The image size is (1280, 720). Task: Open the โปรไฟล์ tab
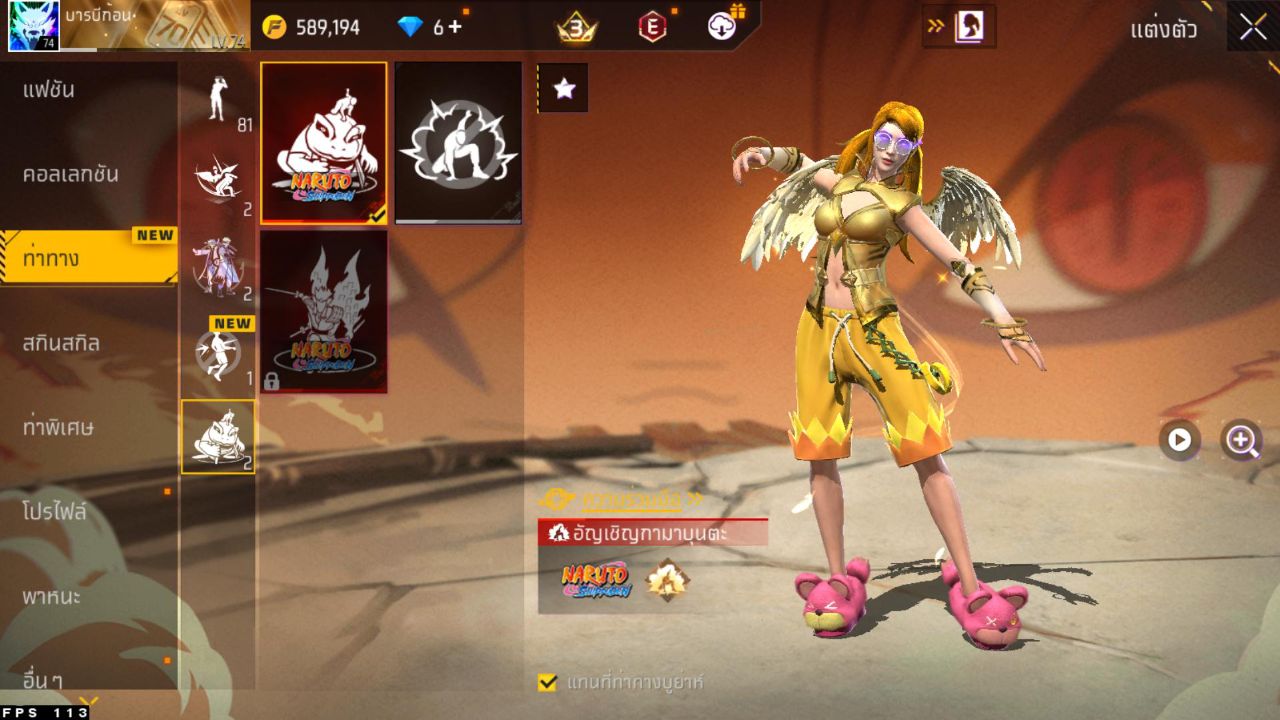coord(88,512)
